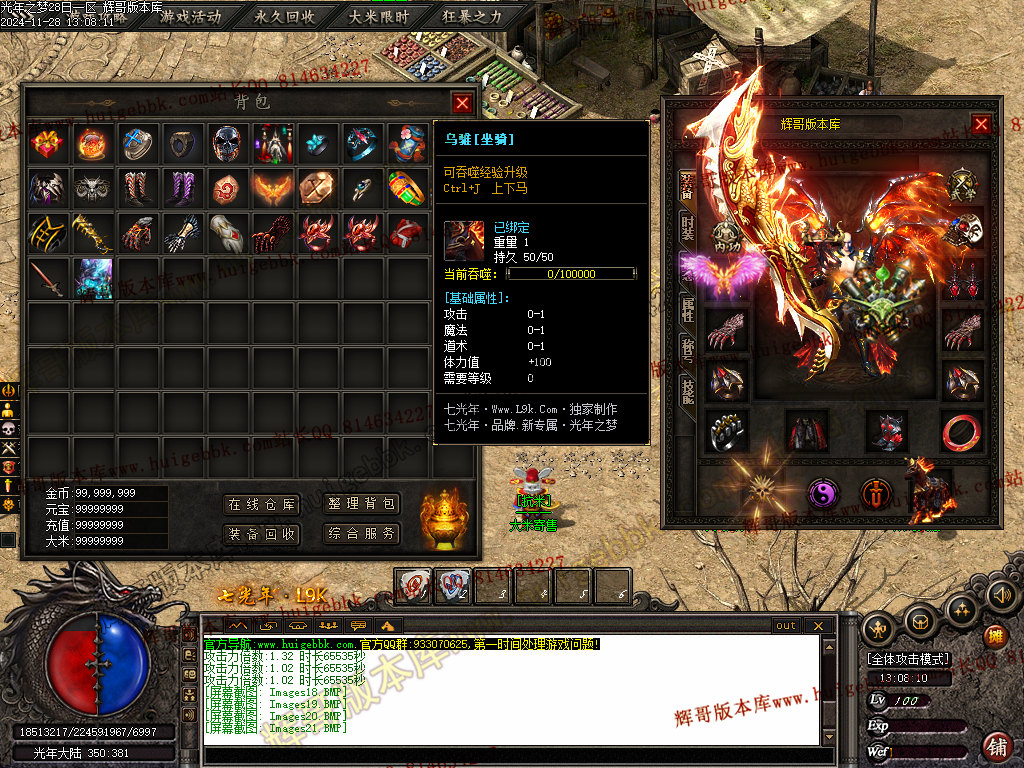Select the red jade ring equipment slot

pyautogui.click(x=961, y=431)
